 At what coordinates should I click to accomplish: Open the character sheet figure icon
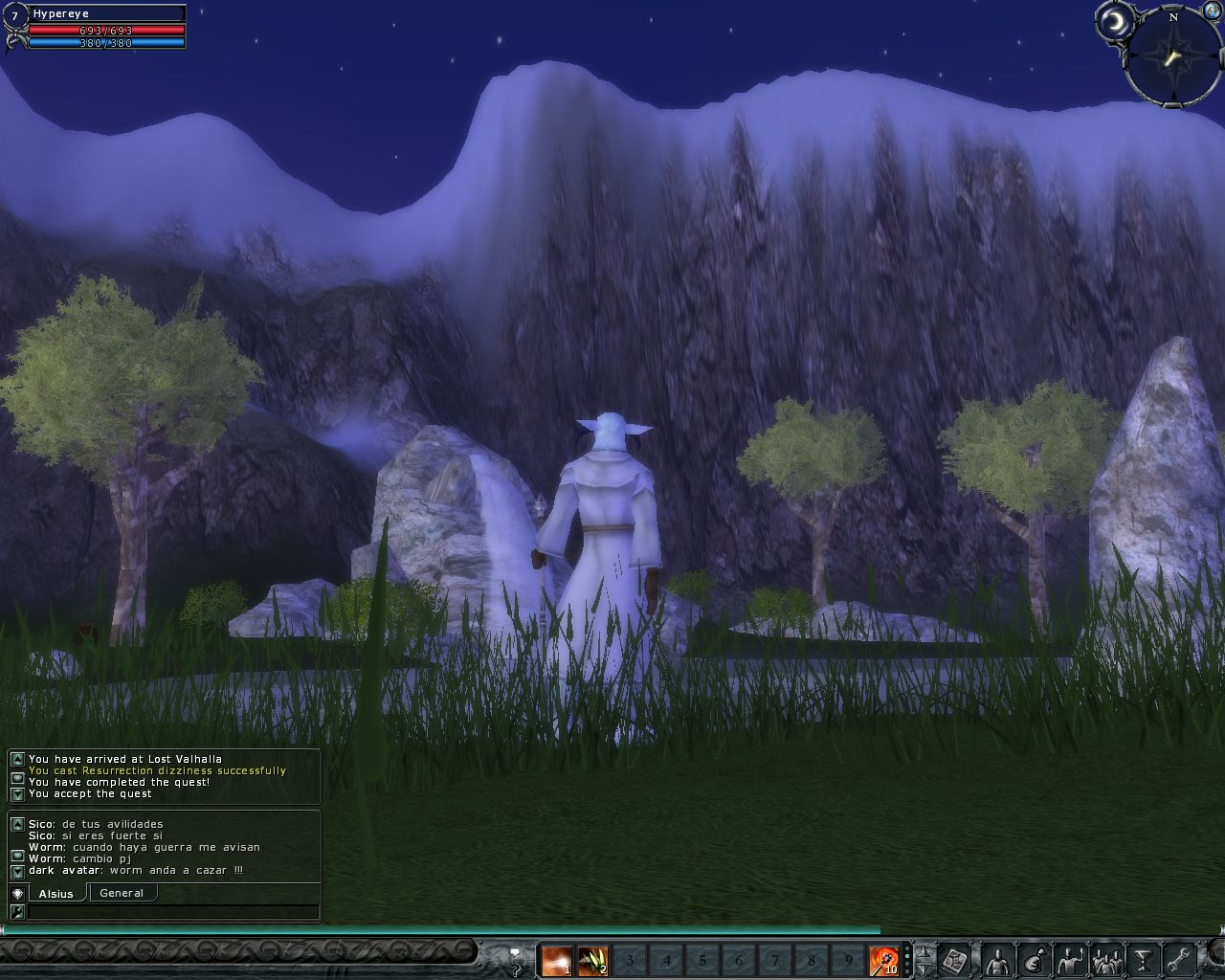(997, 959)
